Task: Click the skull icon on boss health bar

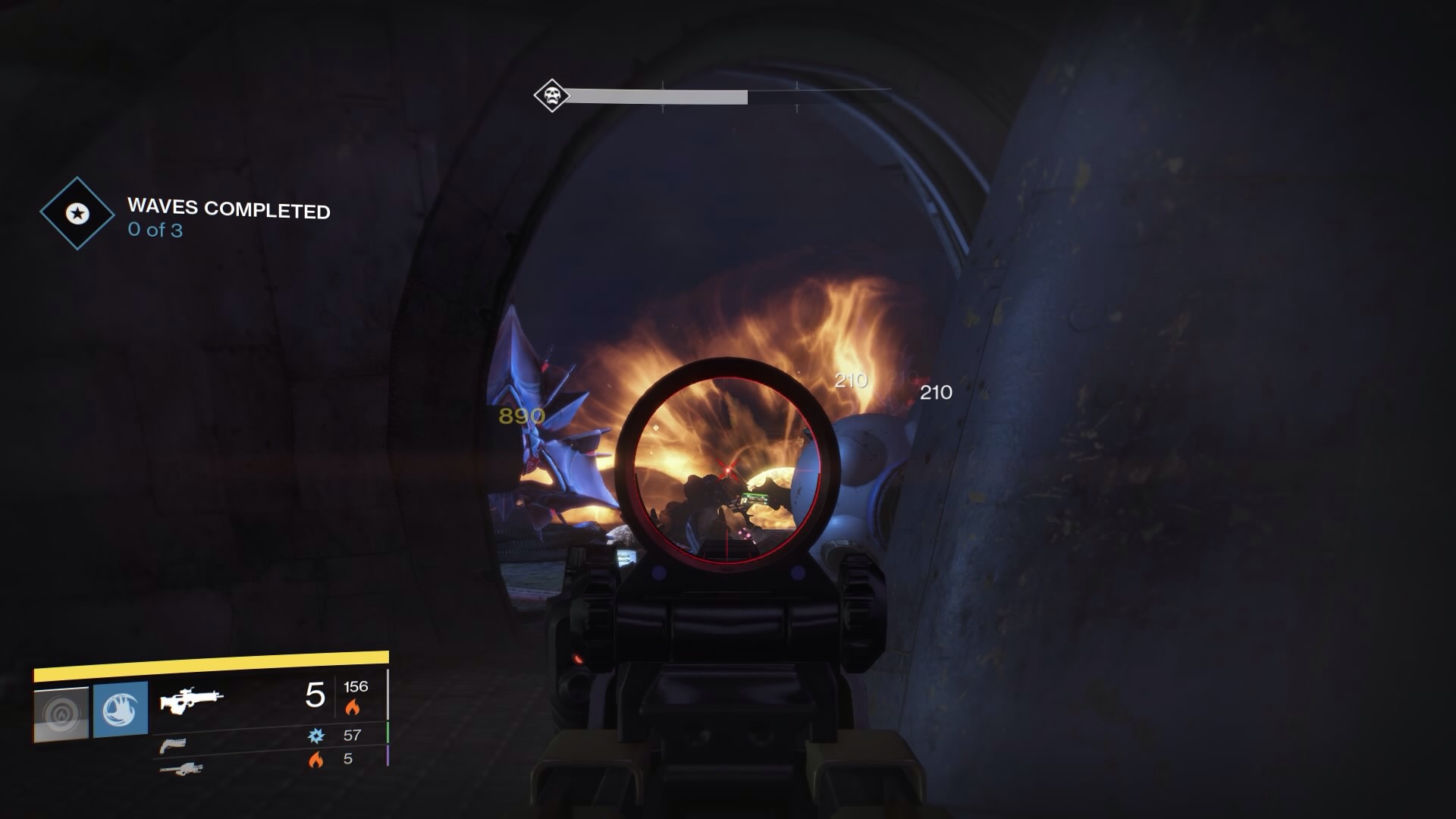Action: (552, 96)
